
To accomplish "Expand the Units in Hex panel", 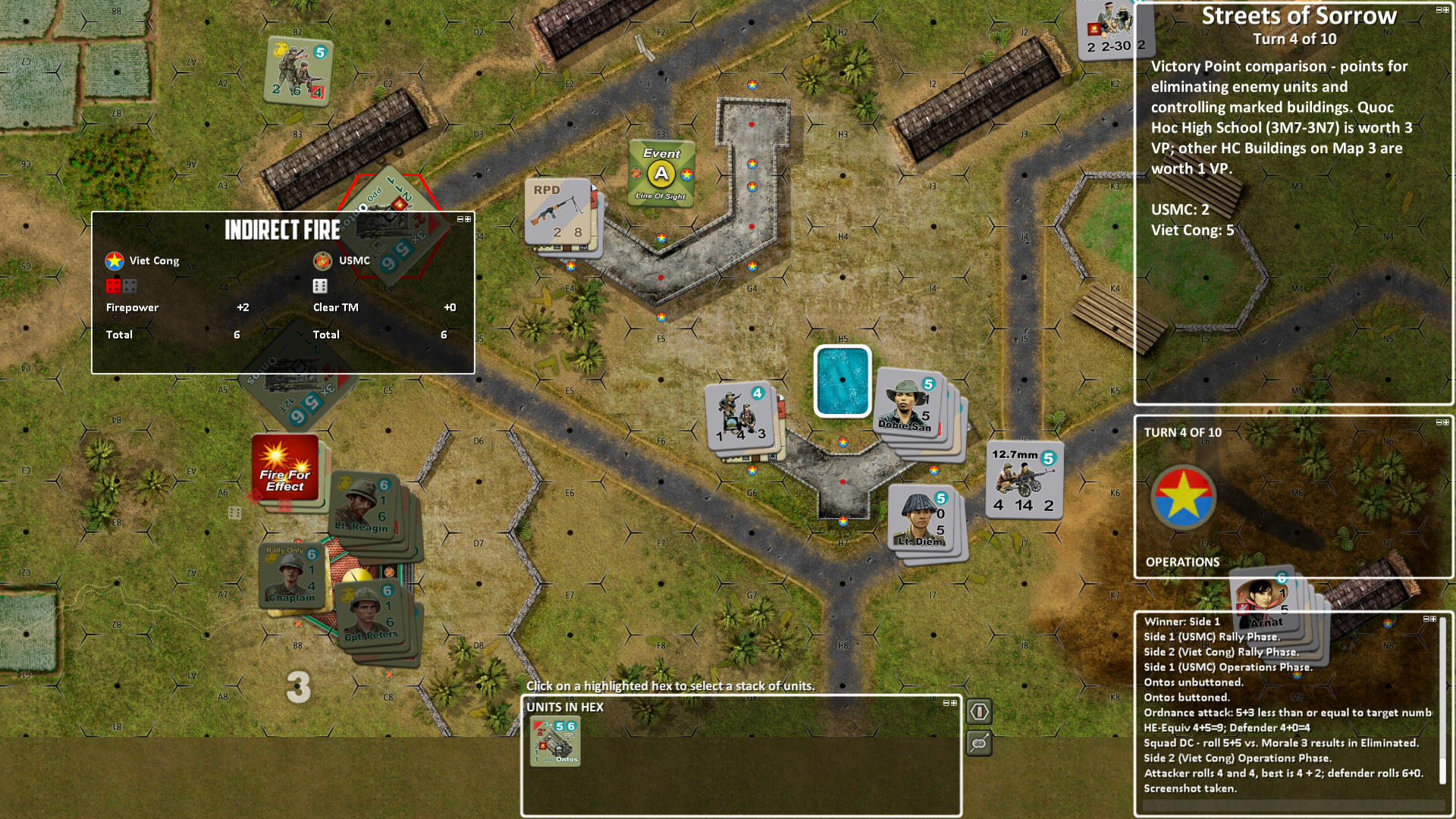I will pos(954,702).
